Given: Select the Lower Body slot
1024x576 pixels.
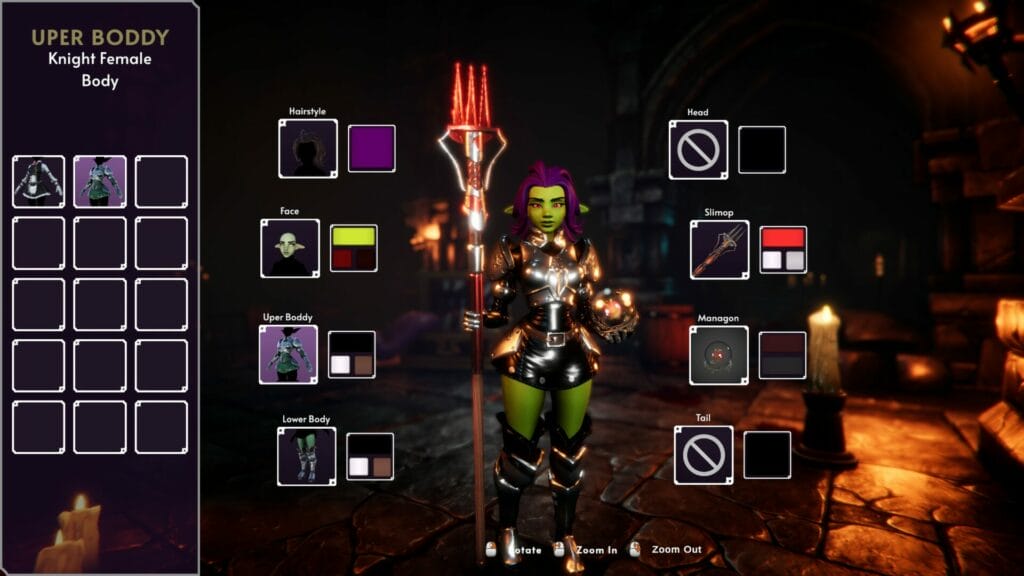Looking at the screenshot, I should (x=306, y=456).
